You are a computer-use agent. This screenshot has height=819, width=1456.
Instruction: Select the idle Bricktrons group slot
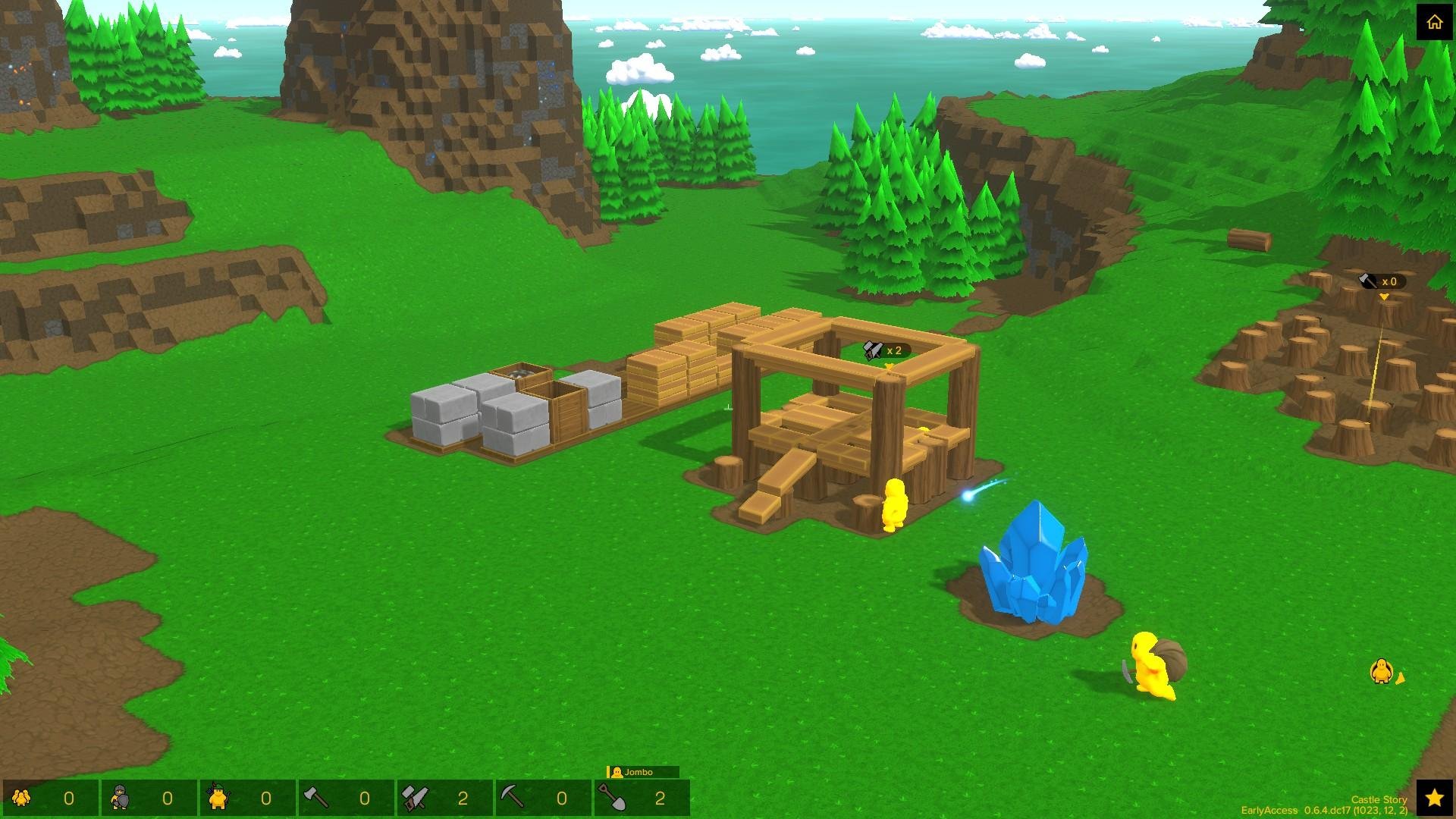click(50, 798)
